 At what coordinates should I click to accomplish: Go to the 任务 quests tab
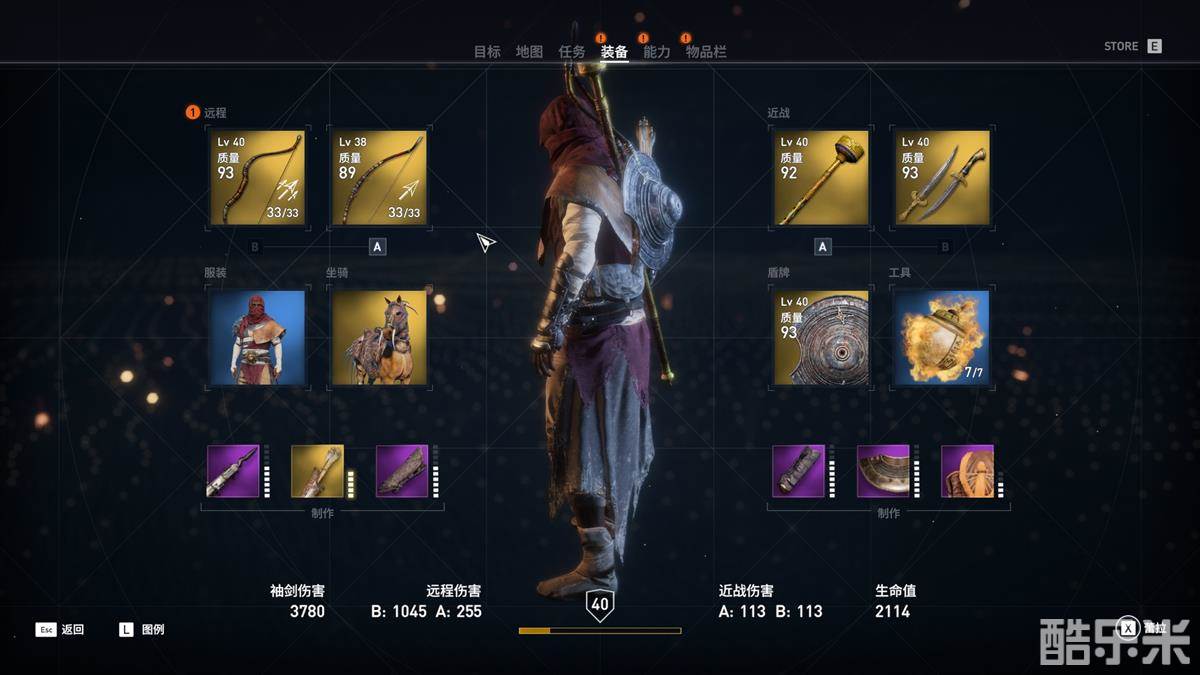pyautogui.click(x=572, y=52)
